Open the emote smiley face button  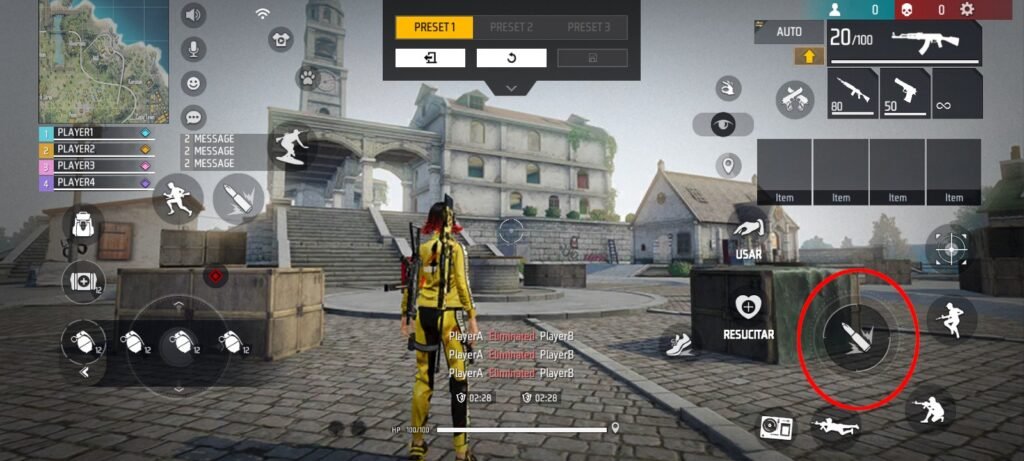(193, 83)
